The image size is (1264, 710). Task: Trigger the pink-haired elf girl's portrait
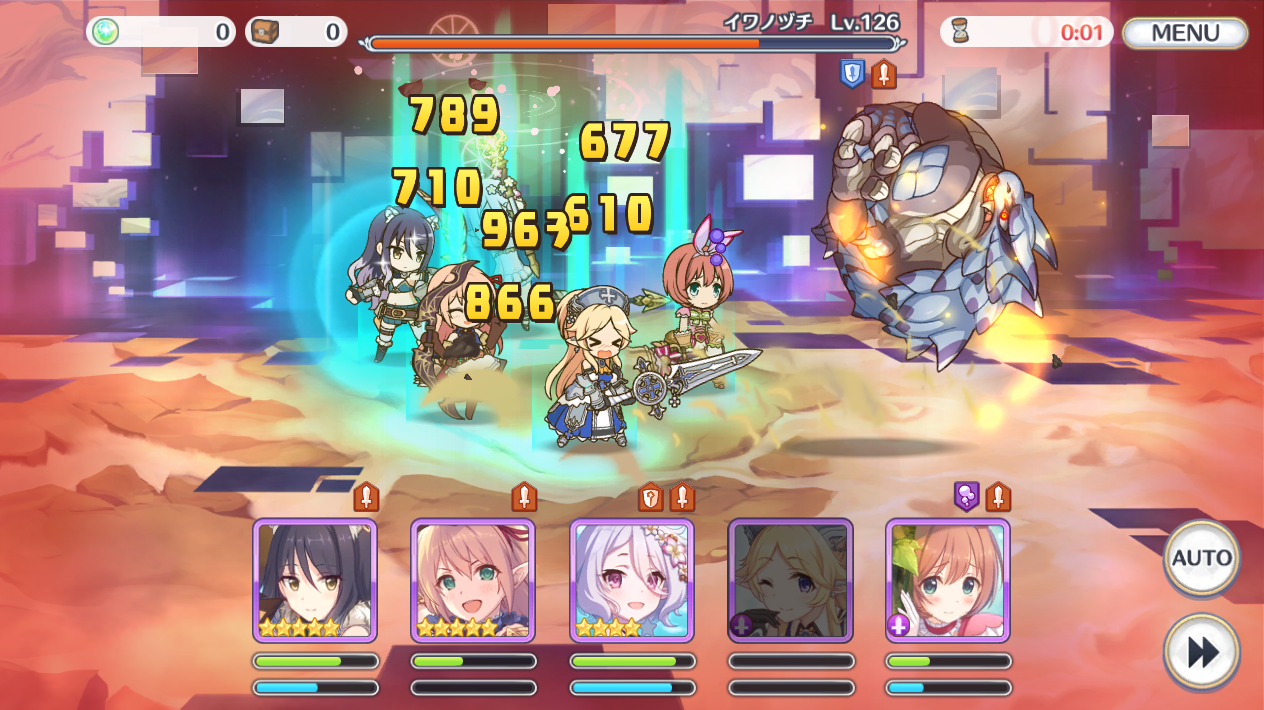[473, 580]
